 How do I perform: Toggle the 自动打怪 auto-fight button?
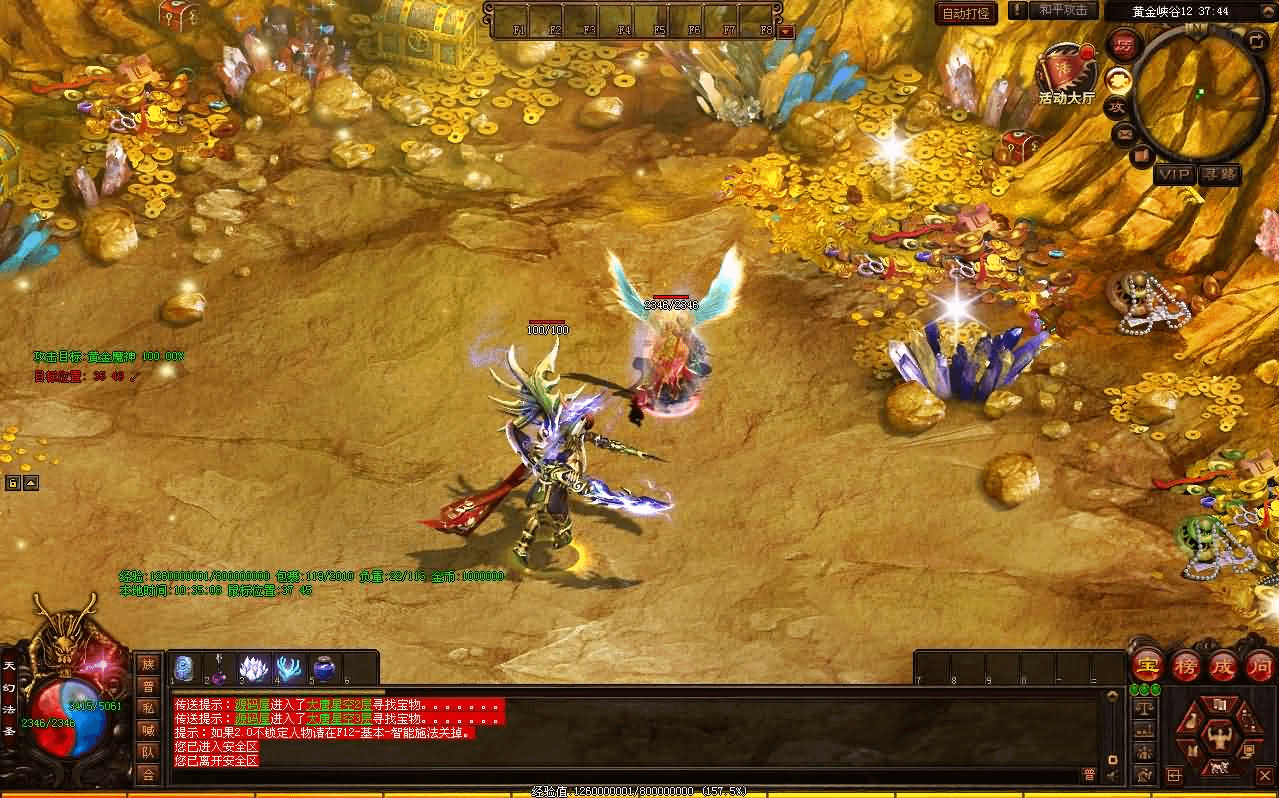(966, 13)
